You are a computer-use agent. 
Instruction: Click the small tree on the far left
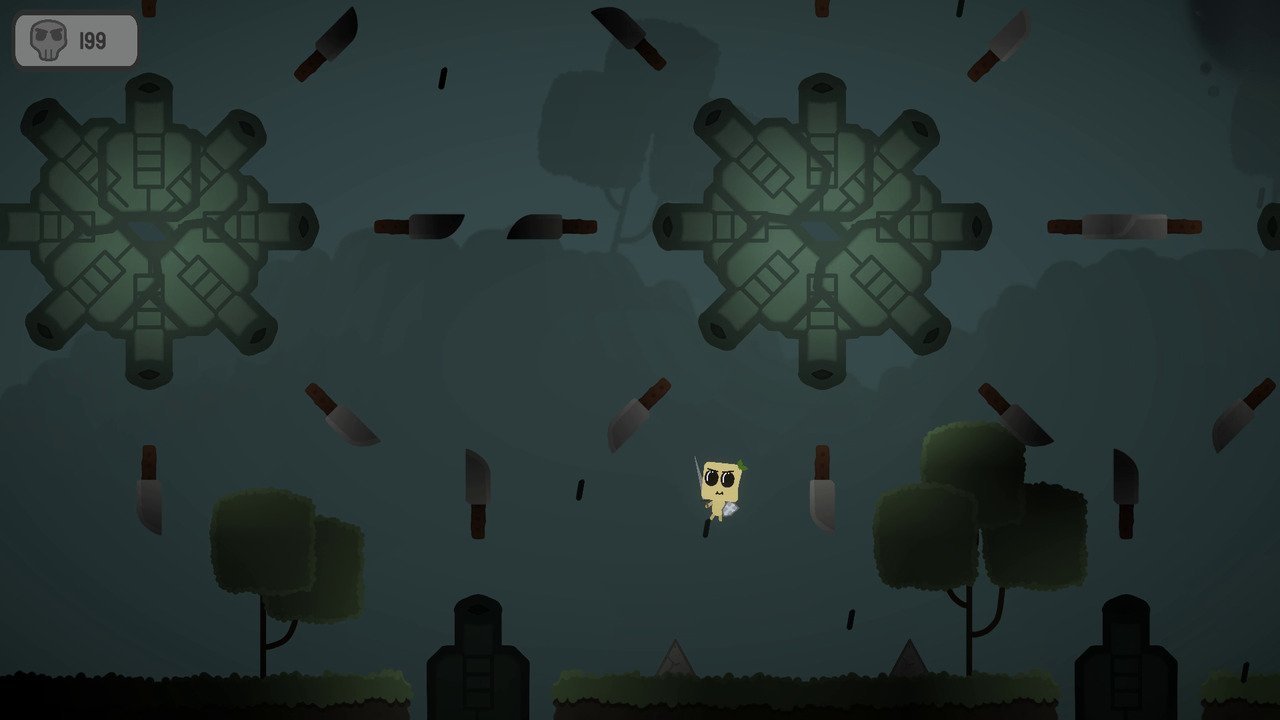coord(285,550)
